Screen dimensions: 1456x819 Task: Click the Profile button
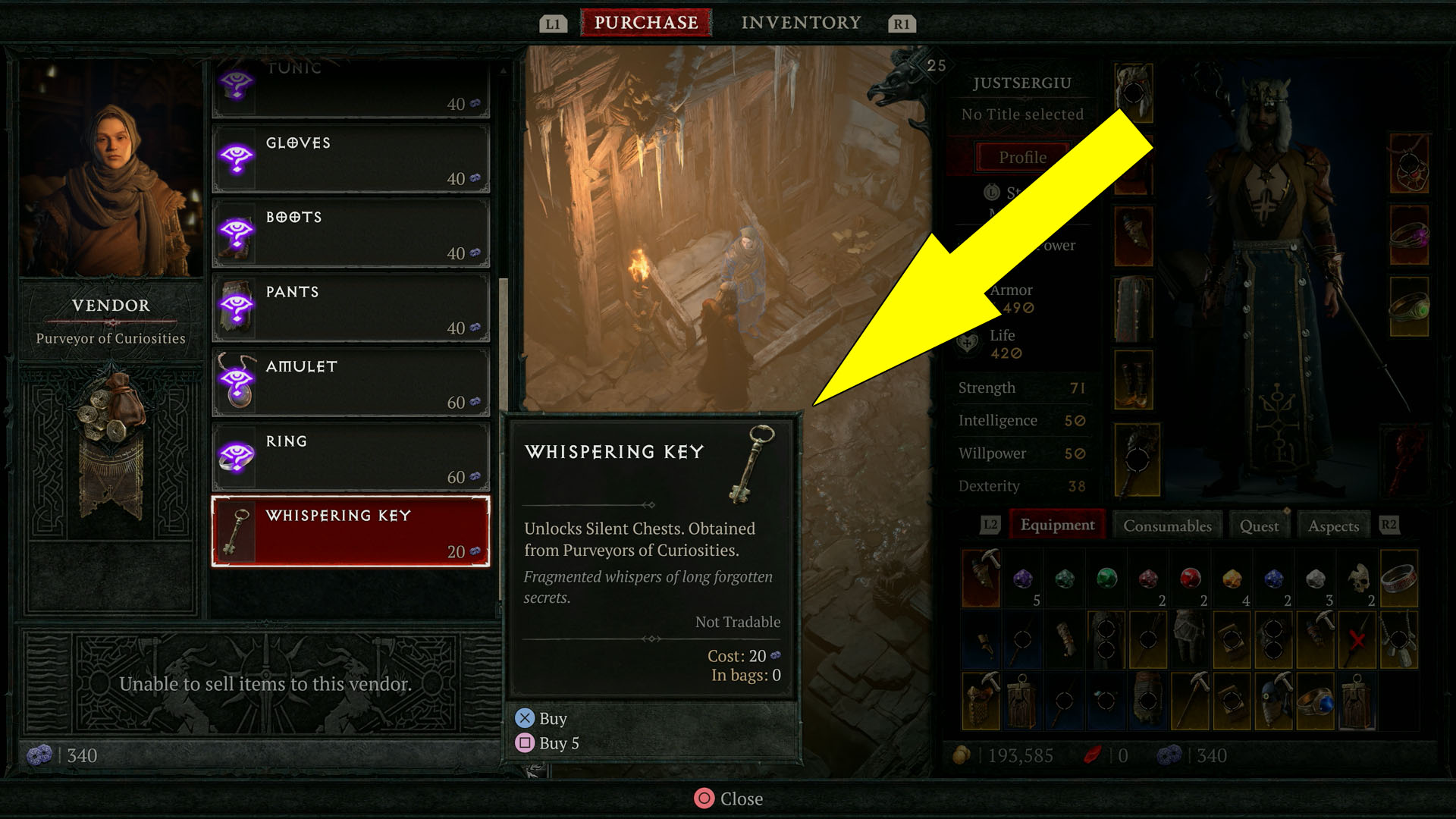[1023, 158]
